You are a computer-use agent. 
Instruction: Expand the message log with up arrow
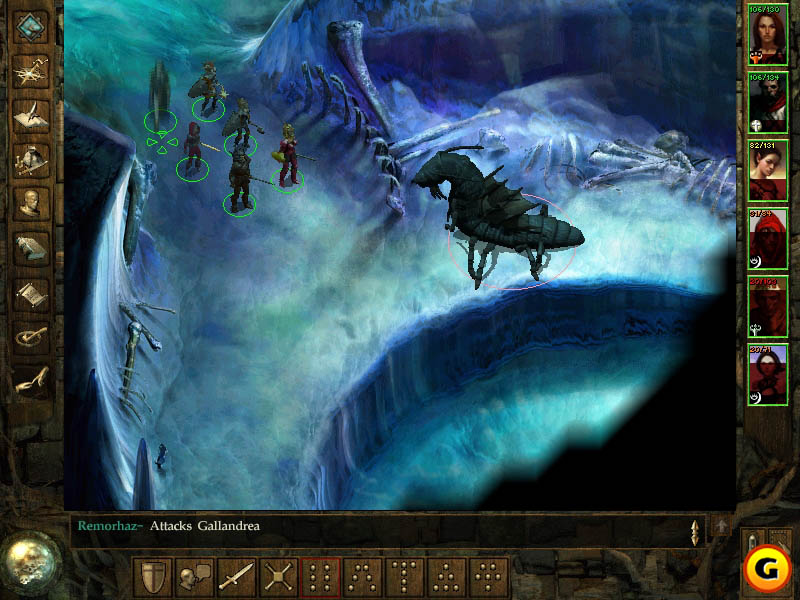(x=722, y=526)
